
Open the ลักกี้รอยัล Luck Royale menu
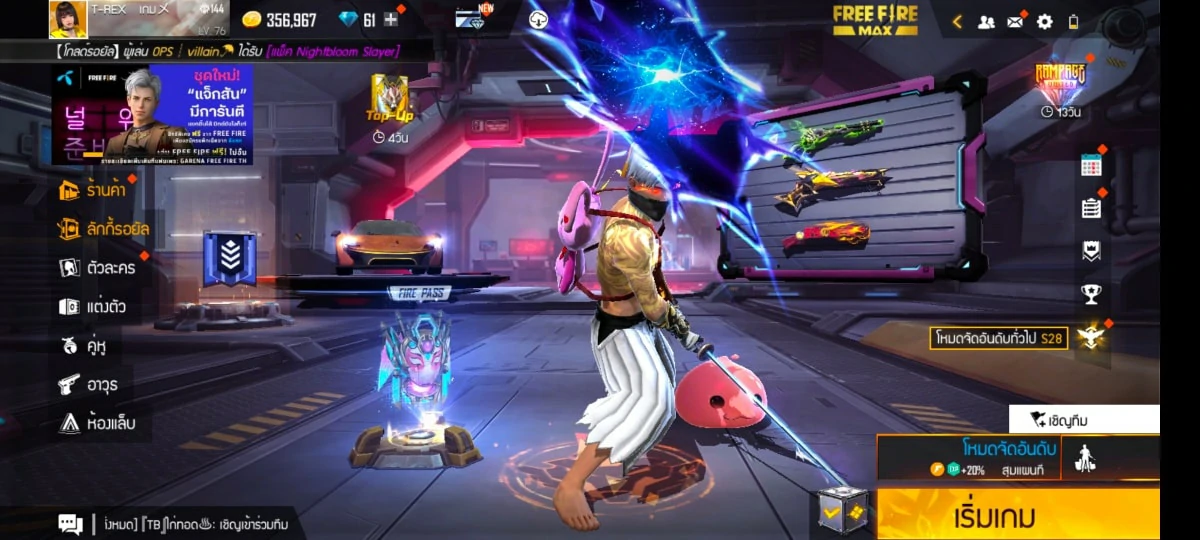(104, 229)
